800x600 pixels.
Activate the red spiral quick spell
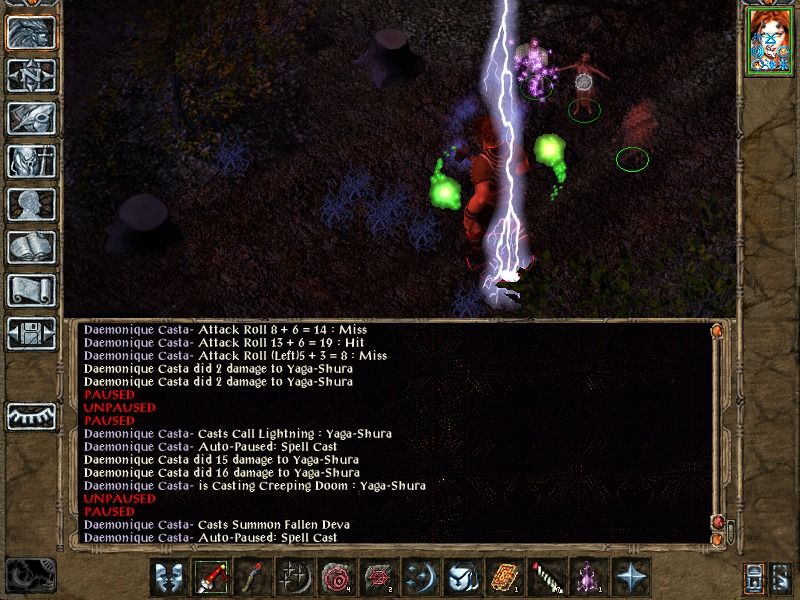pos(337,577)
